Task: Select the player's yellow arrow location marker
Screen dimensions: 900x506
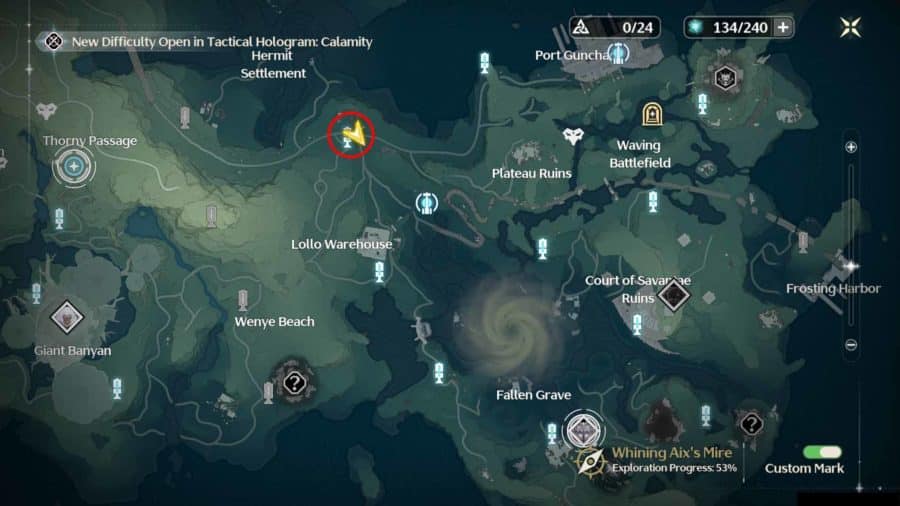Action: point(351,133)
